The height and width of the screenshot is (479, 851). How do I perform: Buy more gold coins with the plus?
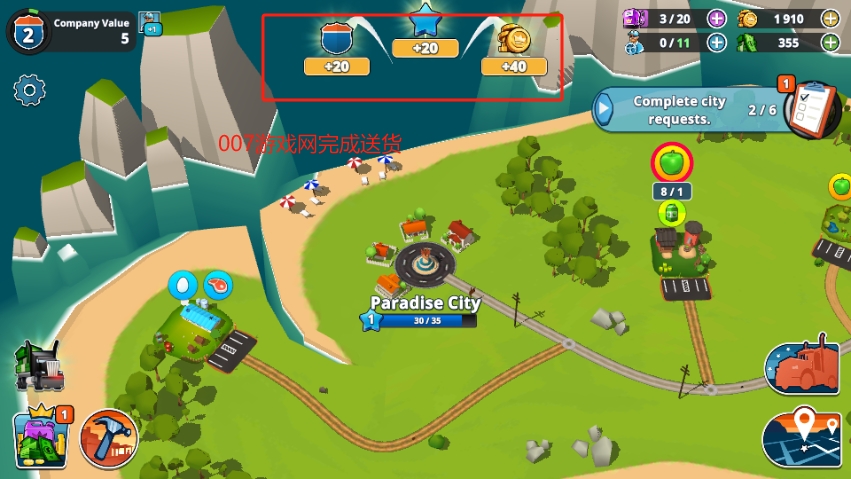pos(830,17)
